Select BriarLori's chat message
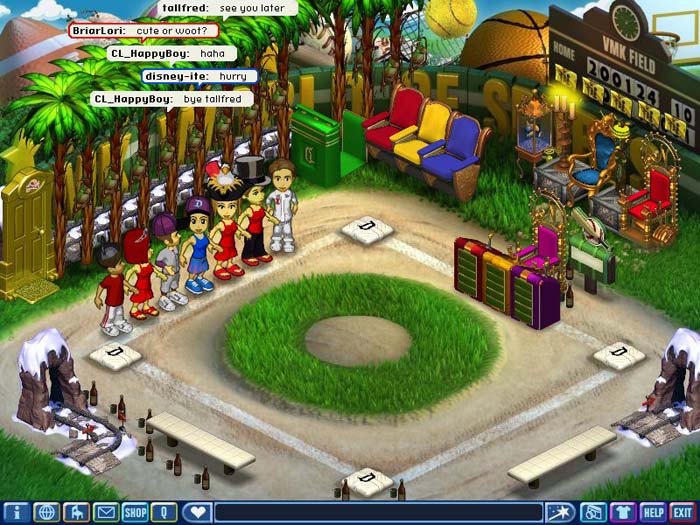700x525 pixels. tap(151, 30)
